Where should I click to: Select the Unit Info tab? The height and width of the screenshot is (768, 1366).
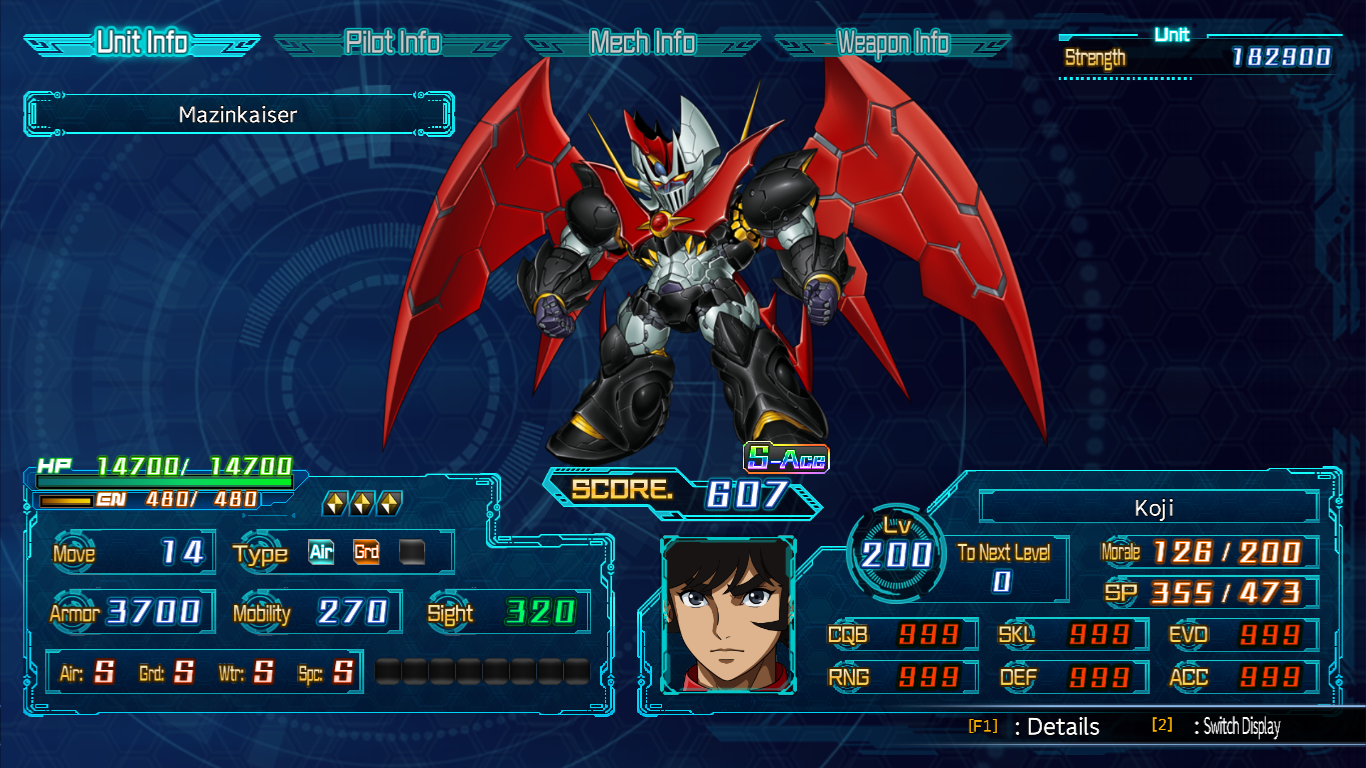pyautogui.click(x=142, y=43)
